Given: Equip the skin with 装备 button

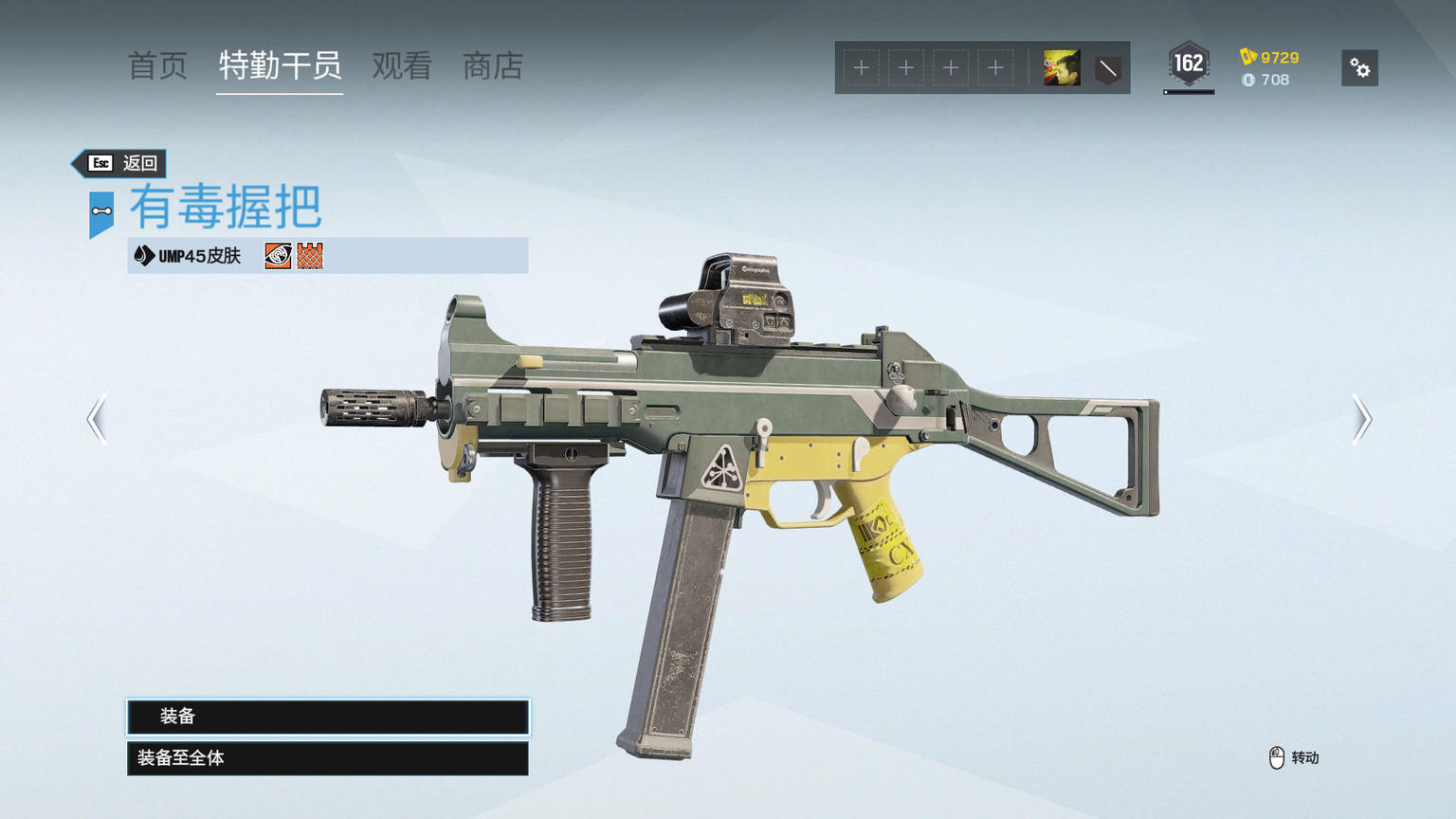Looking at the screenshot, I should 328,717.
